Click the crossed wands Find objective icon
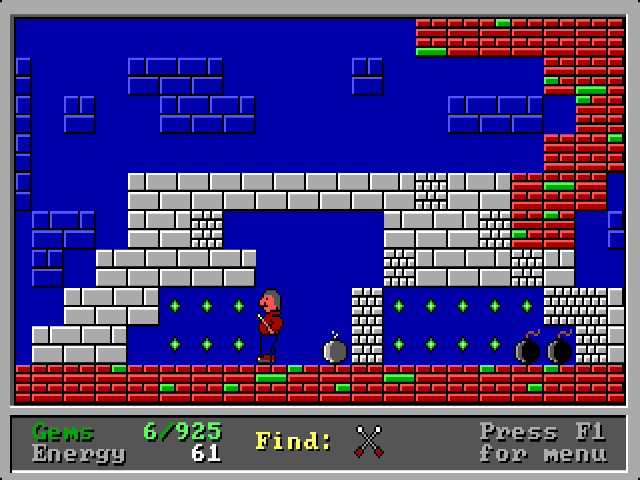 tap(369, 441)
